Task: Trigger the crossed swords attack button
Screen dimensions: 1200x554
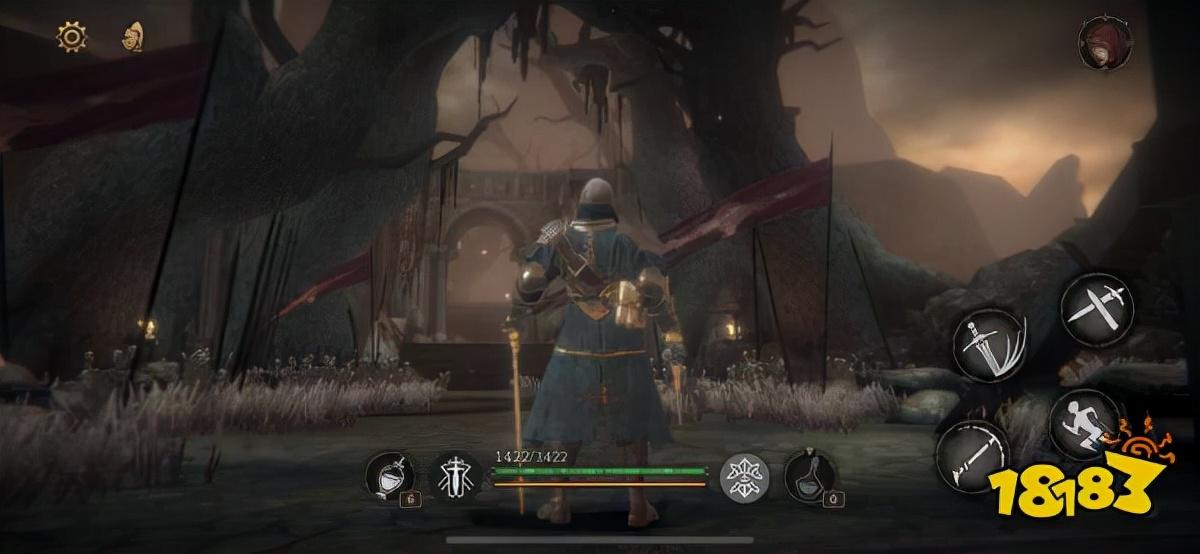Action: pyautogui.click(x=1095, y=305)
